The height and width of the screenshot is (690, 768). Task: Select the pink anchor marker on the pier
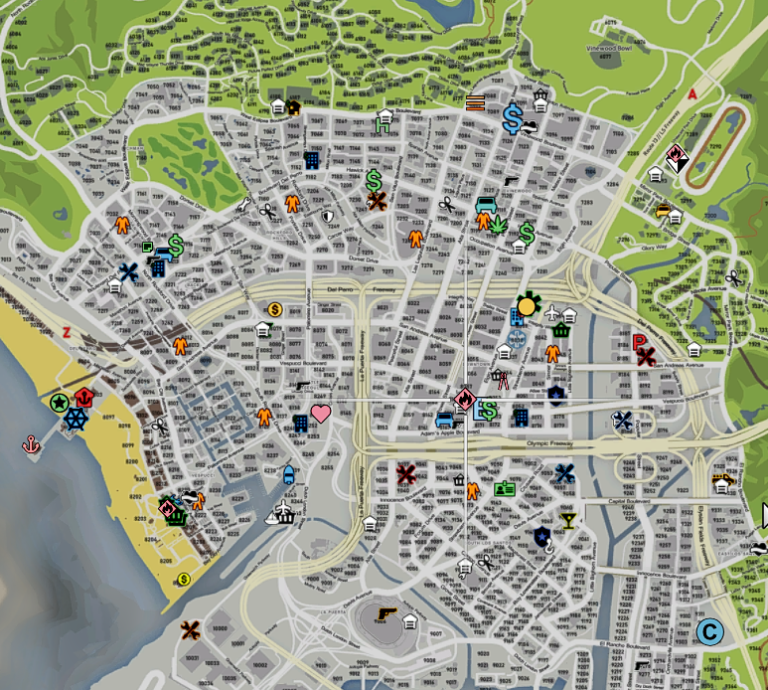pyautogui.click(x=31, y=443)
